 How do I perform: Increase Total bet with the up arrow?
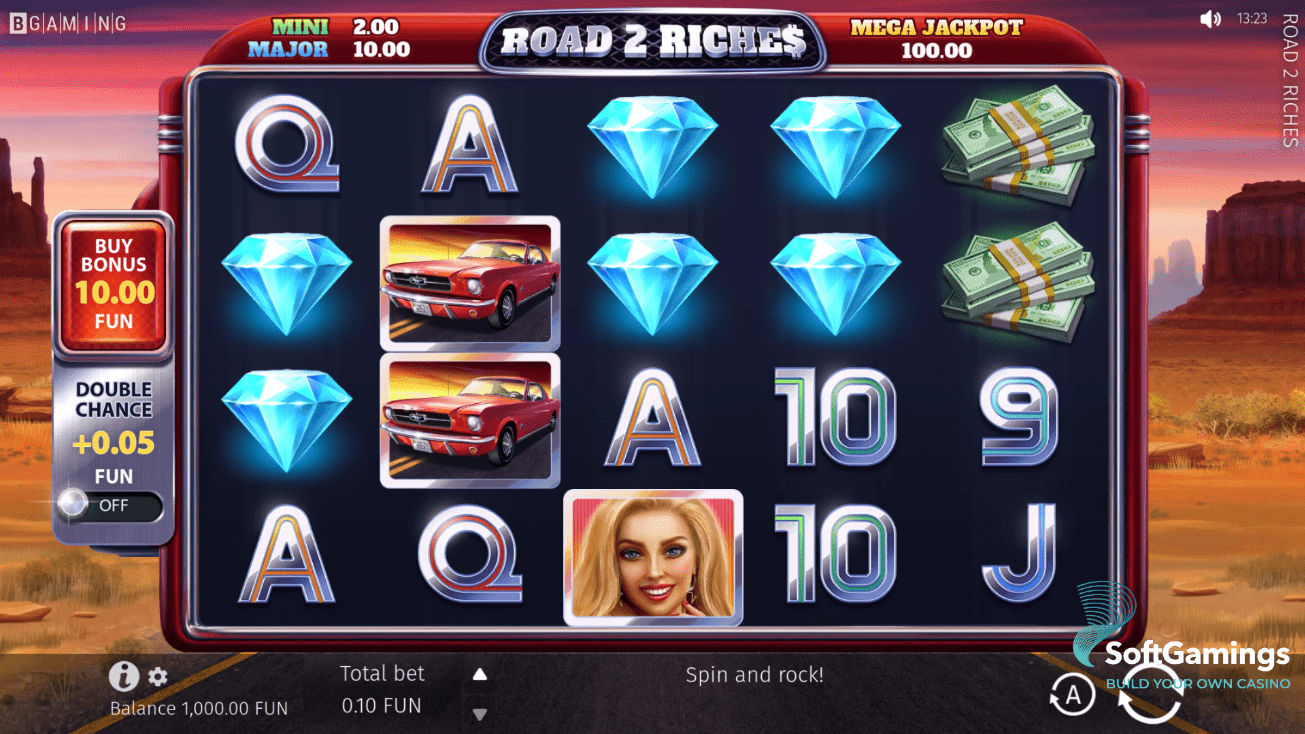tap(480, 673)
